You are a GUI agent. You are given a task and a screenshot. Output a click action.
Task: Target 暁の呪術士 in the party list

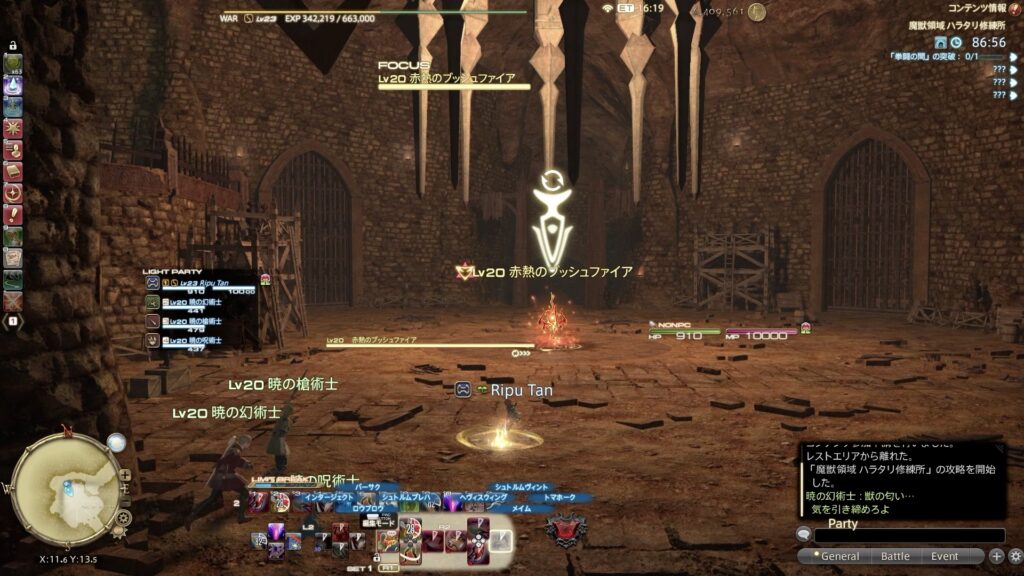pyautogui.click(x=200, y=340)
